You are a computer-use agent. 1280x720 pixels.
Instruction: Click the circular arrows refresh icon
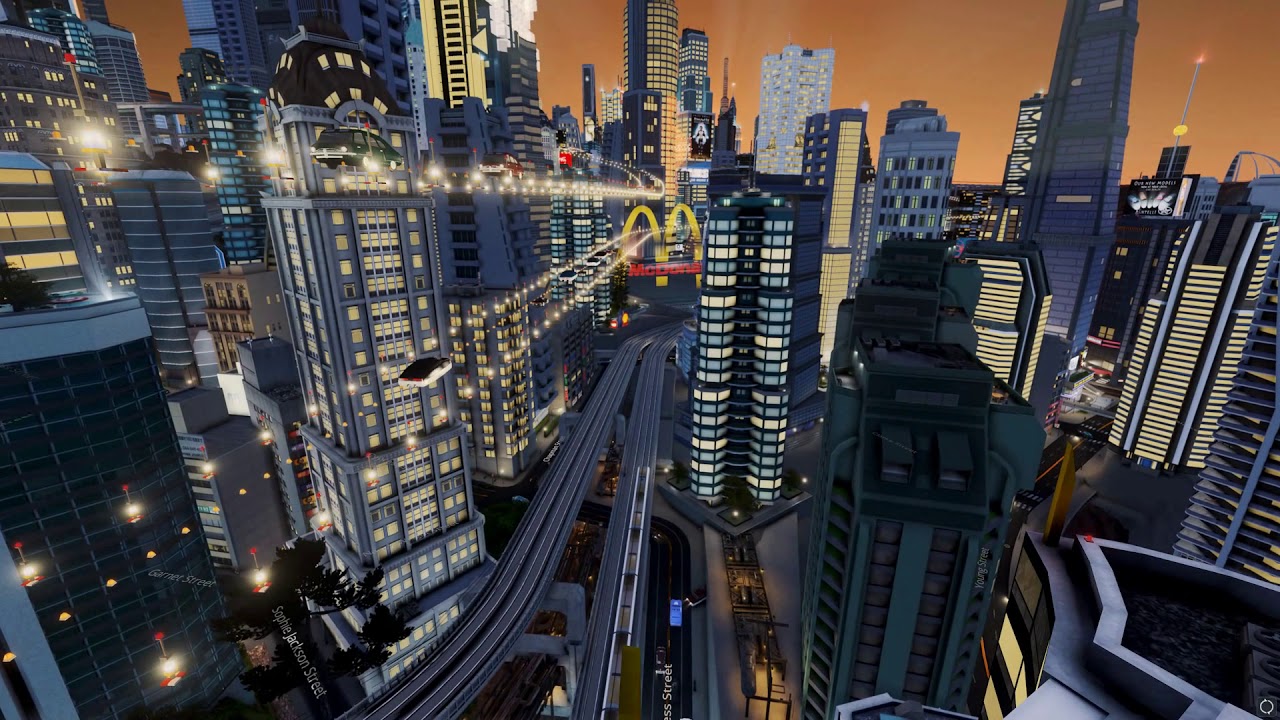pyautogui.click(x=1267, y=707)
